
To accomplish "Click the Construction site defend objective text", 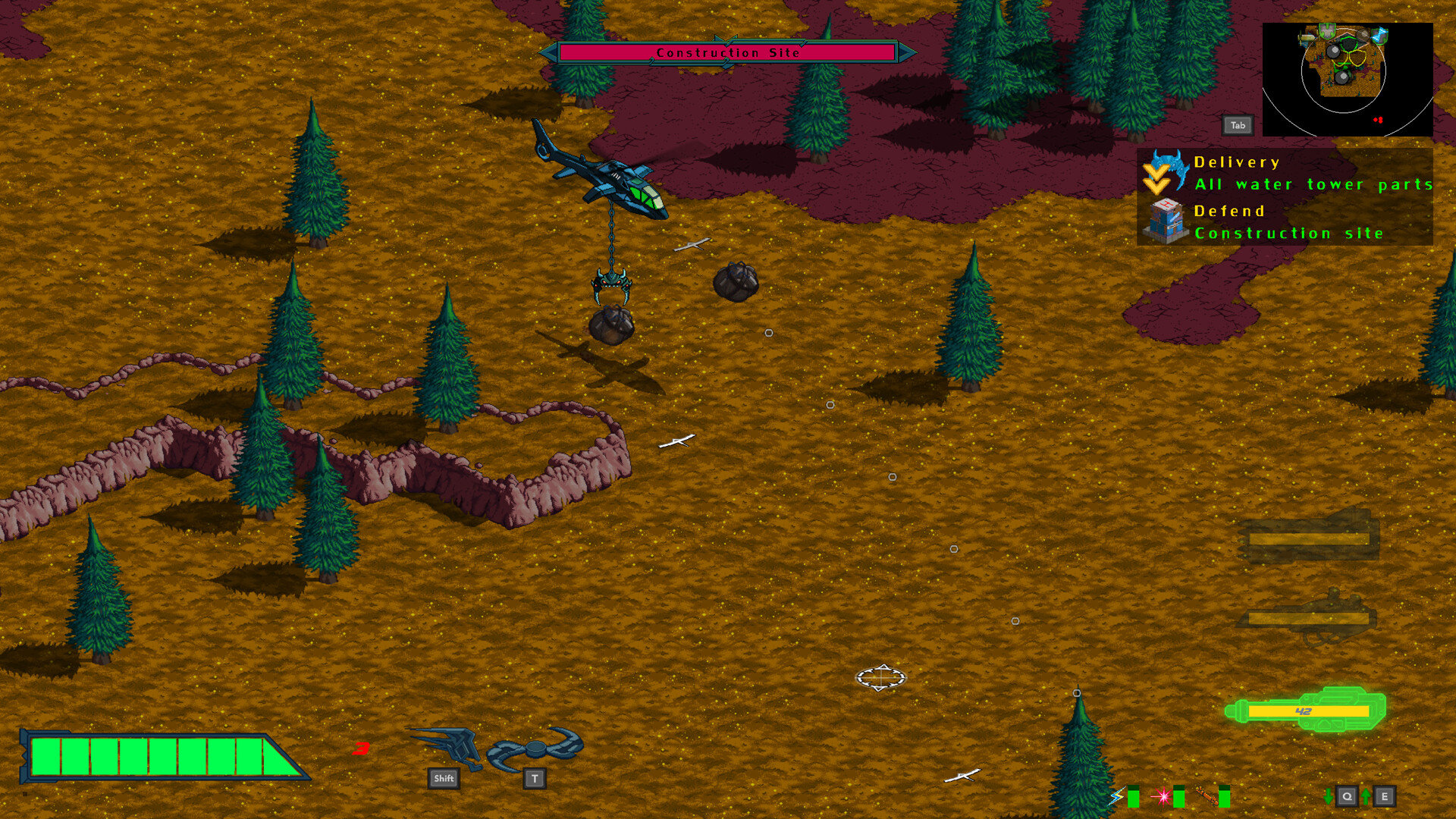I will click(x=1288, y=234).
